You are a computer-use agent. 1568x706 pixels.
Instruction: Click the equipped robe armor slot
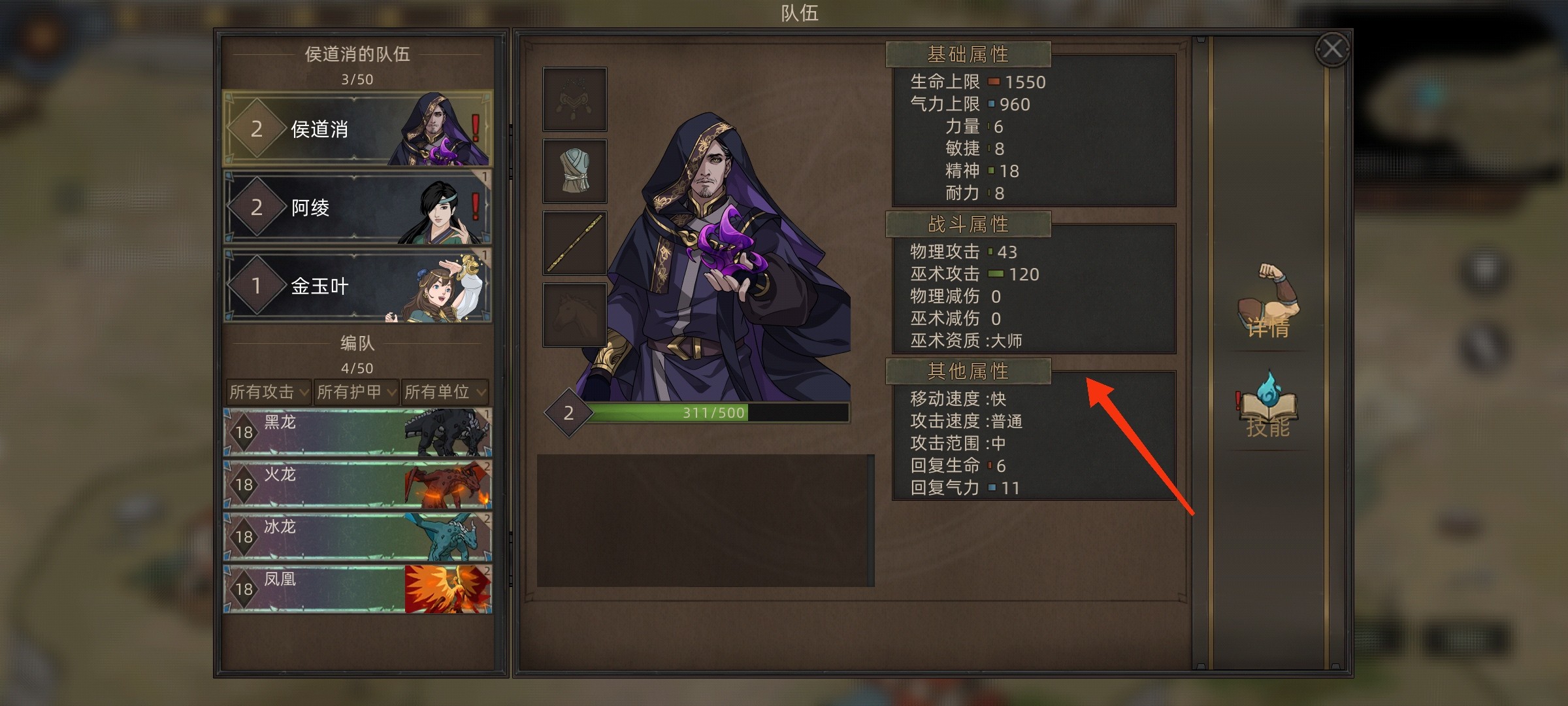(575, 171)
